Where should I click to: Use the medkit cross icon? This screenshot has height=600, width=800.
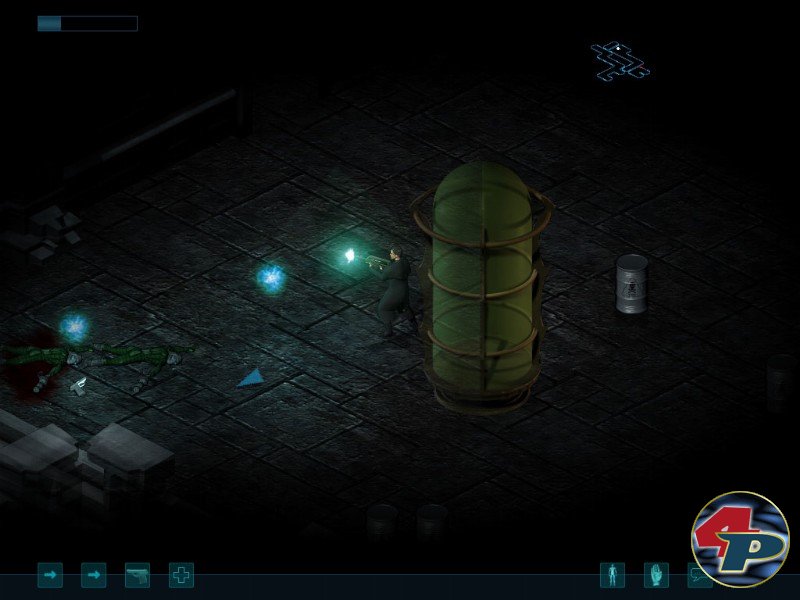tap(181, 575)
